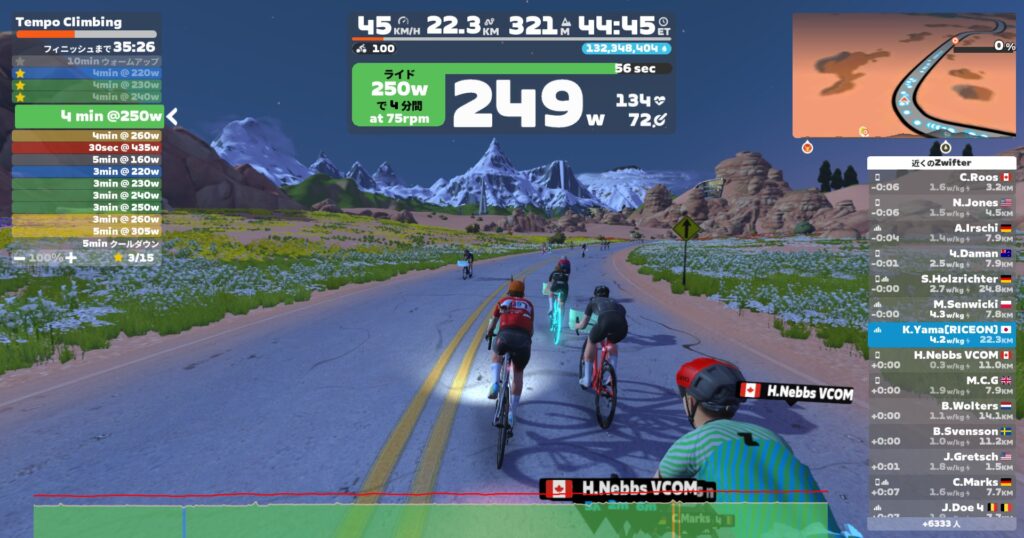Select the 30sec @ 435w interval
This screenshot has height=538, width=1024.
[87, 148]
